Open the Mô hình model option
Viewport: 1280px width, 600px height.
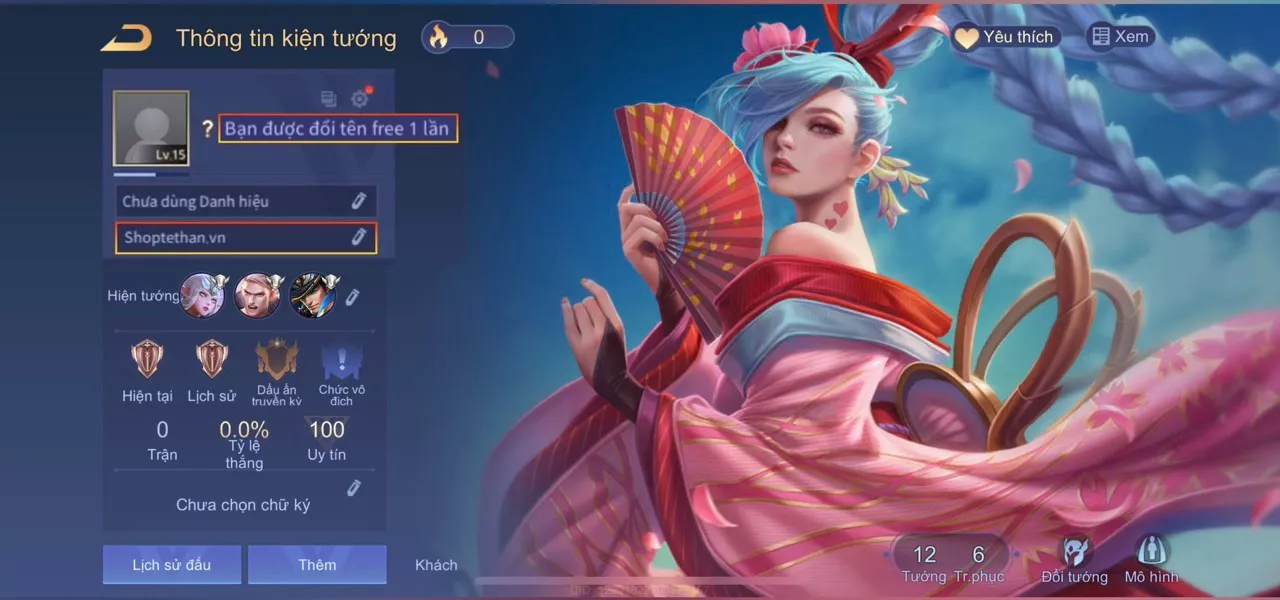1151,559
